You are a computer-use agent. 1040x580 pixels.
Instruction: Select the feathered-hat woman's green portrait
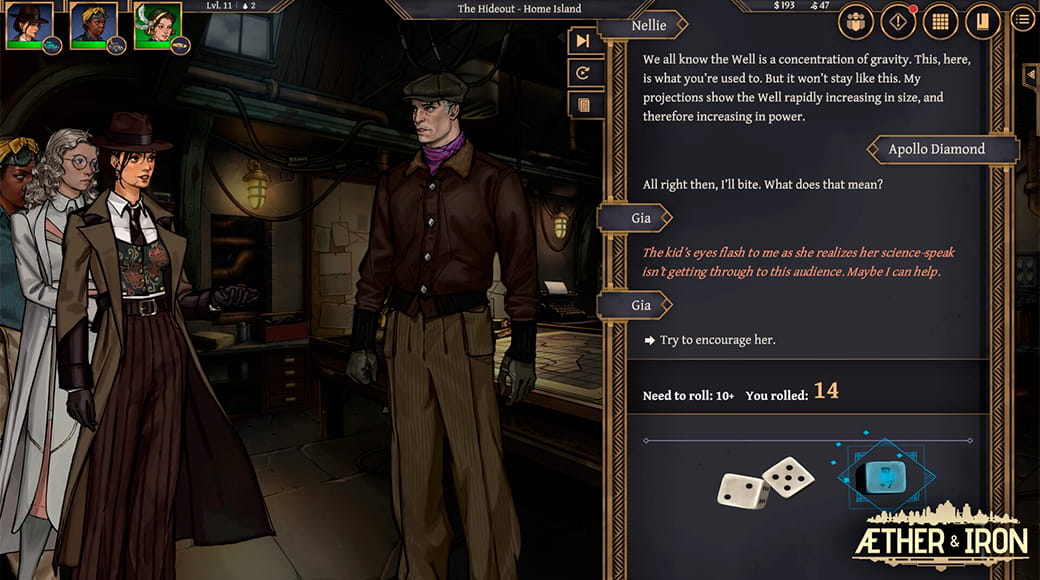click(157, 24)
